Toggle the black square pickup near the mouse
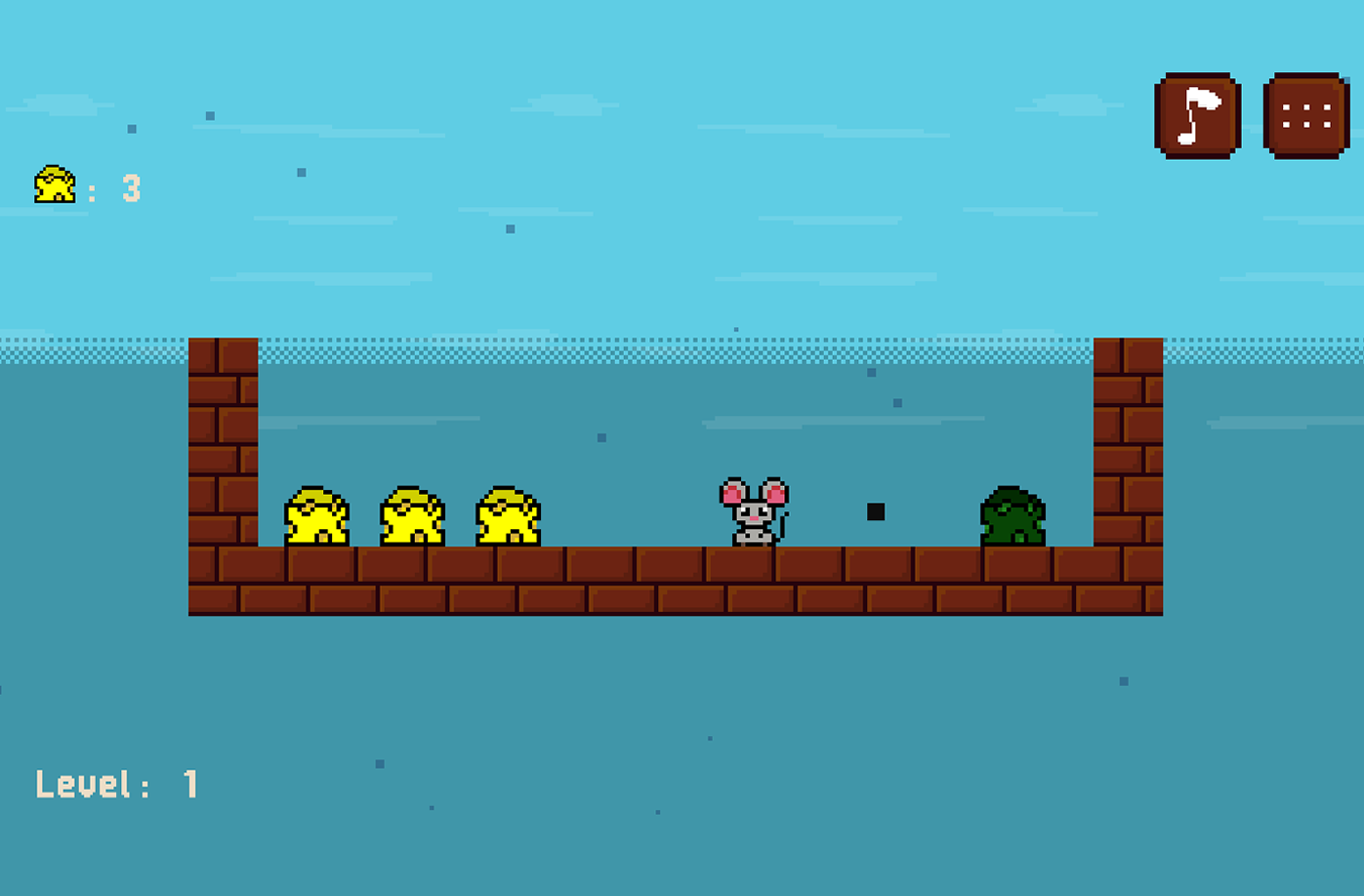Image resolution: width=1364 pixels, height=896 pixels. point(876,509)
